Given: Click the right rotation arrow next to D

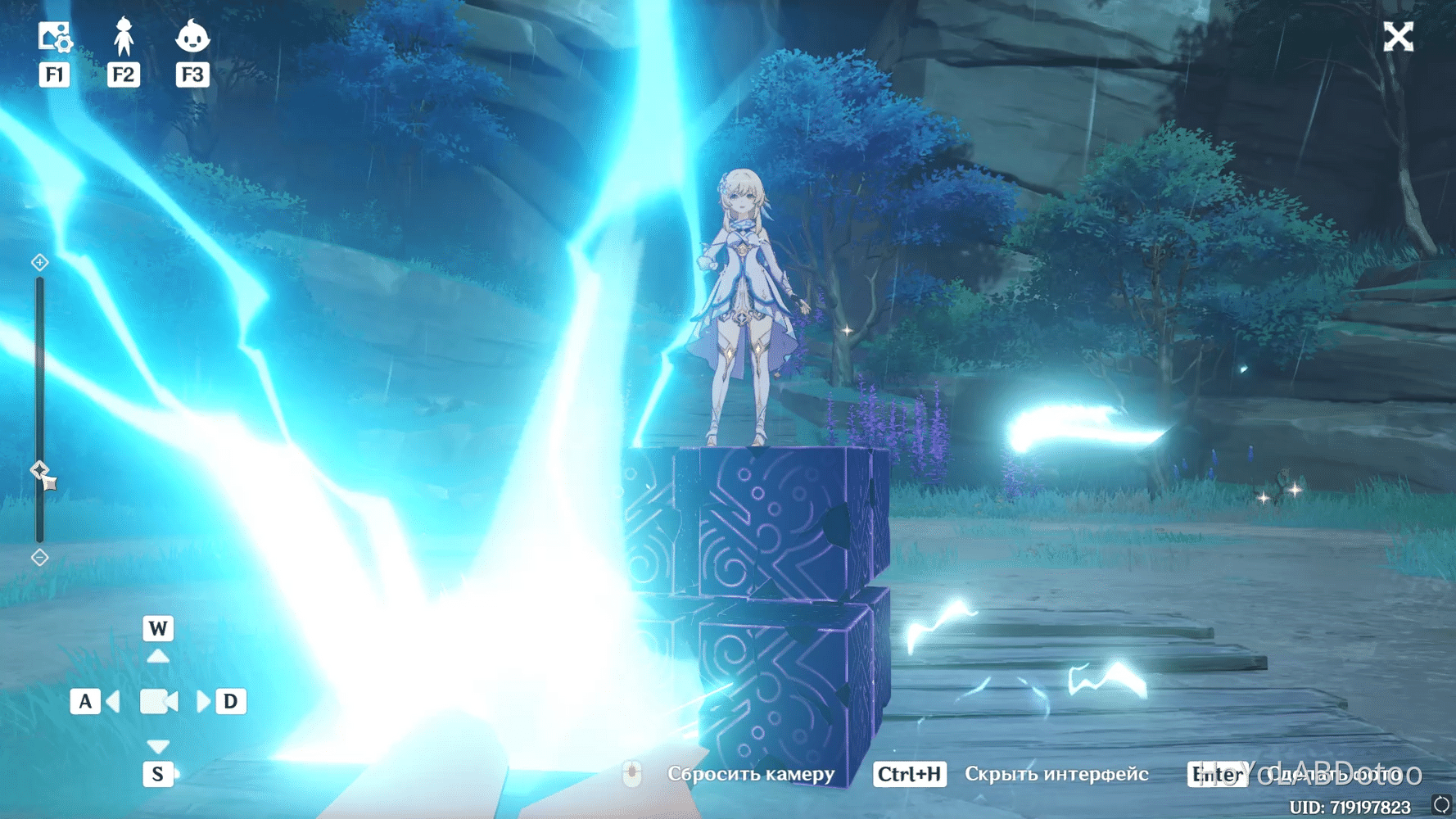Looking at the screenshot, I should pos(202,701).
